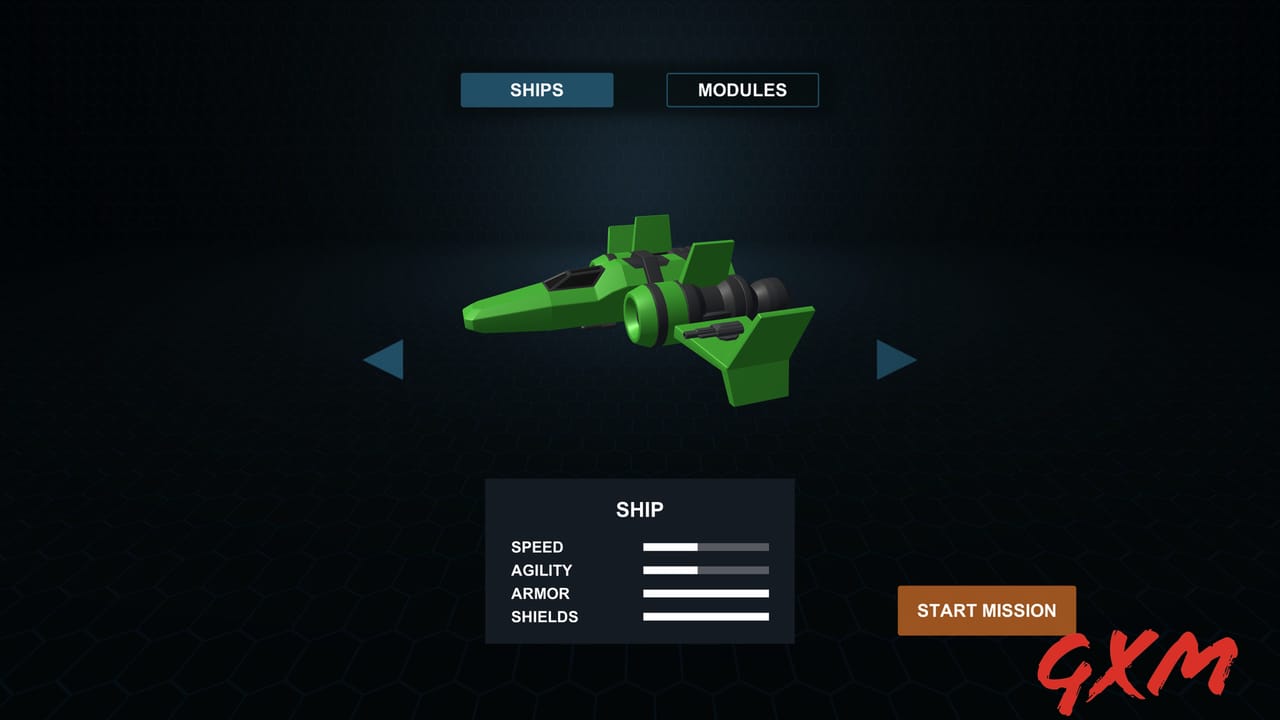Show the next ship with right arrow
The width and height of the screenshot is (1280, 720).
point(894,360)
